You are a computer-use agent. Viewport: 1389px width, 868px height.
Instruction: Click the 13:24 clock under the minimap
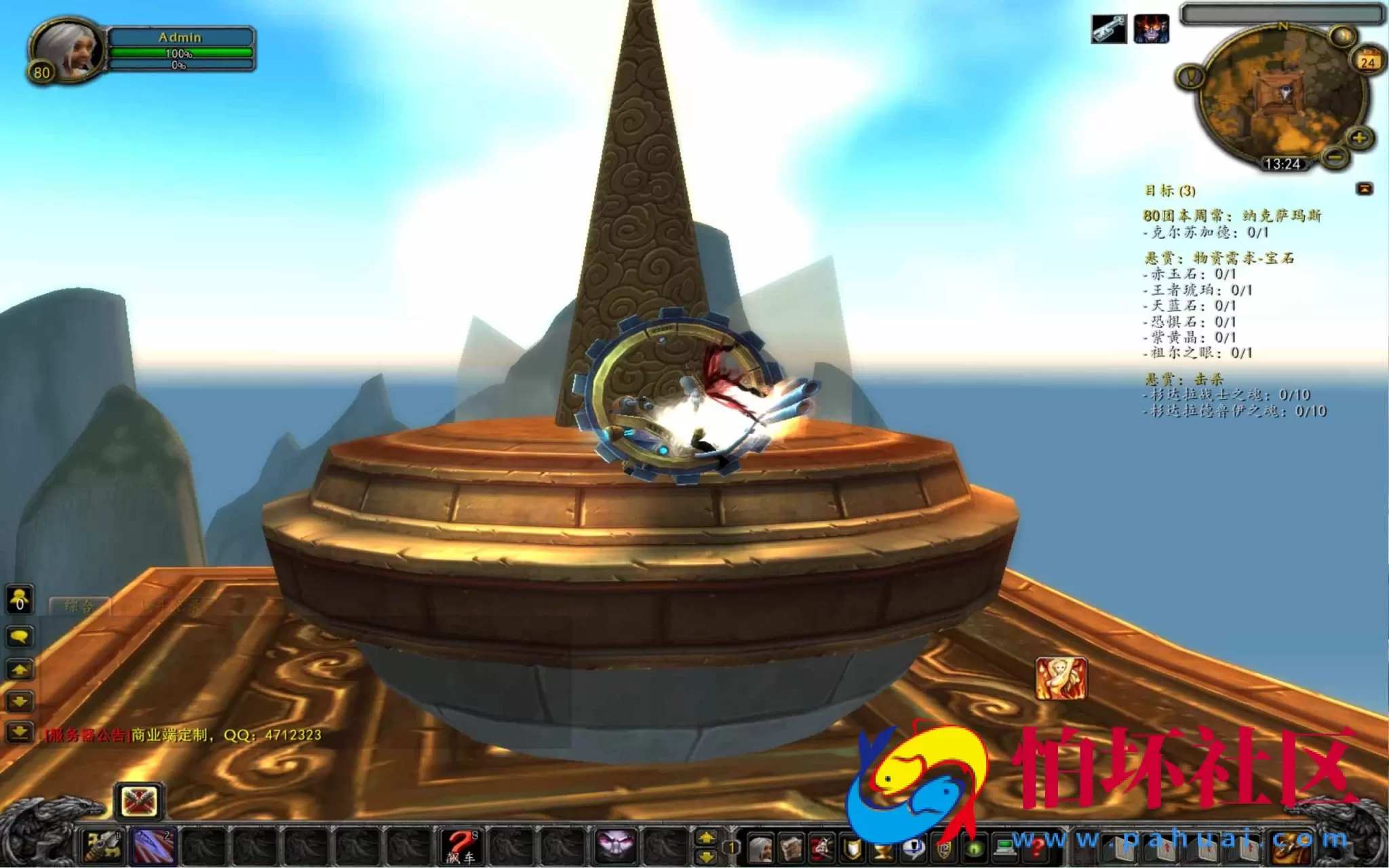tap(1283, 163)
